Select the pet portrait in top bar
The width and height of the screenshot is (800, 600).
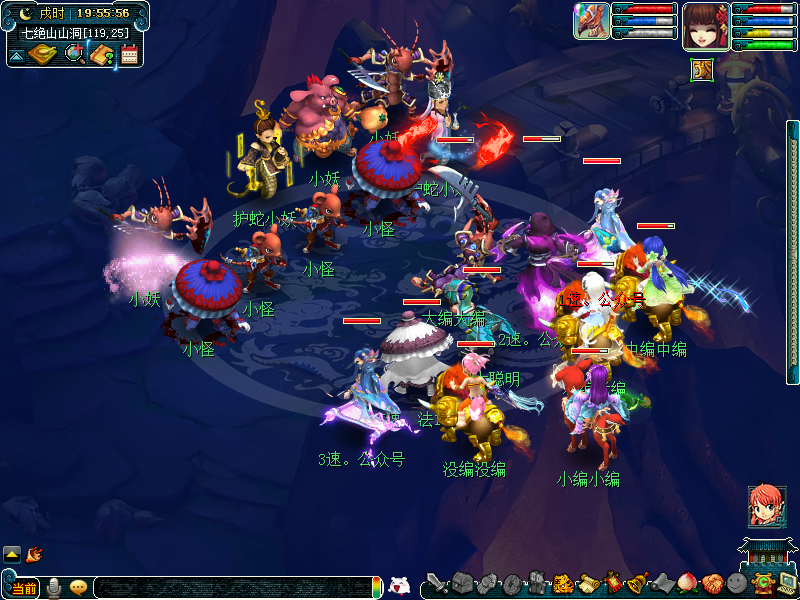pyautogui.click(x=591, y=21)
